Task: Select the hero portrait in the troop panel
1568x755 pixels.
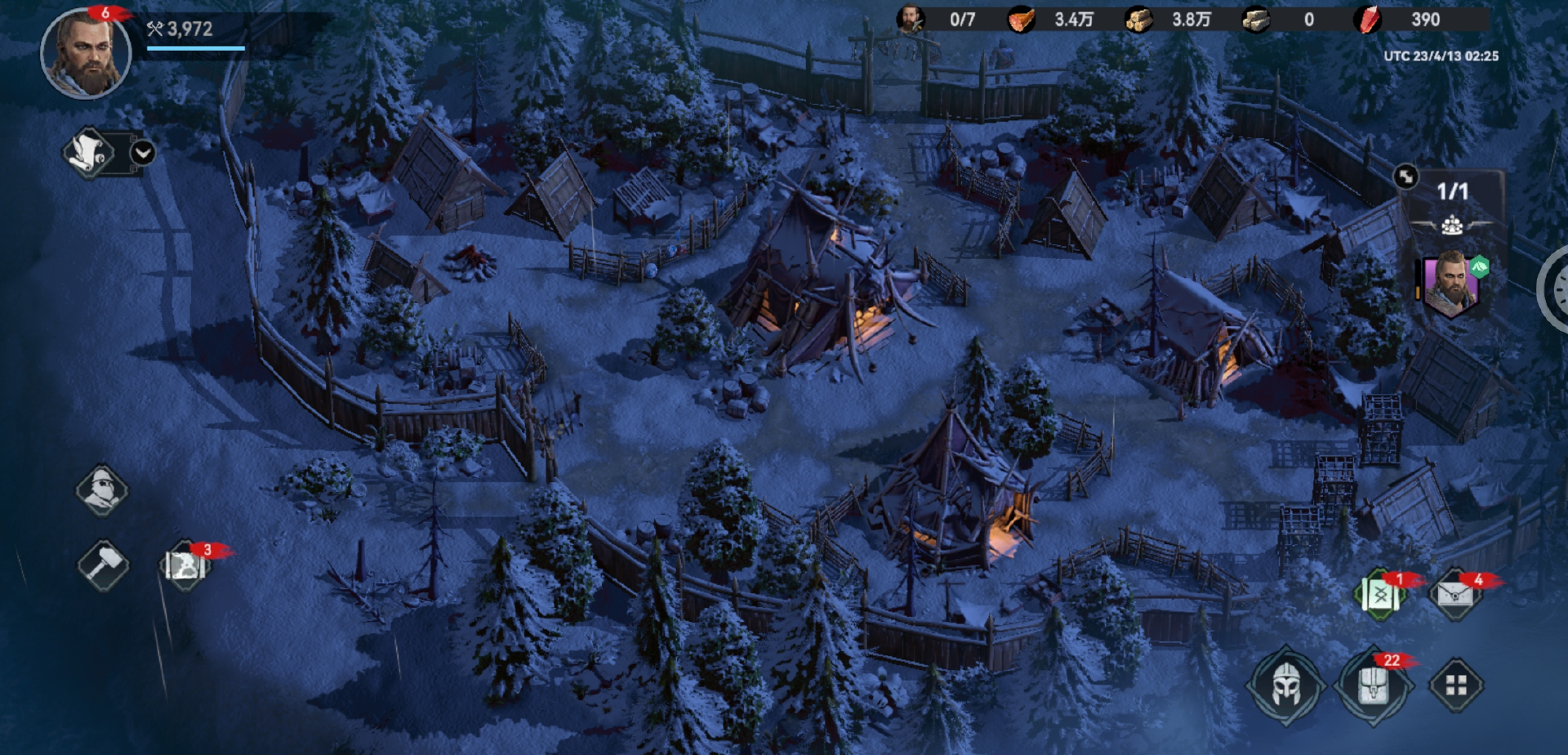Action: tap(1451, 284)
